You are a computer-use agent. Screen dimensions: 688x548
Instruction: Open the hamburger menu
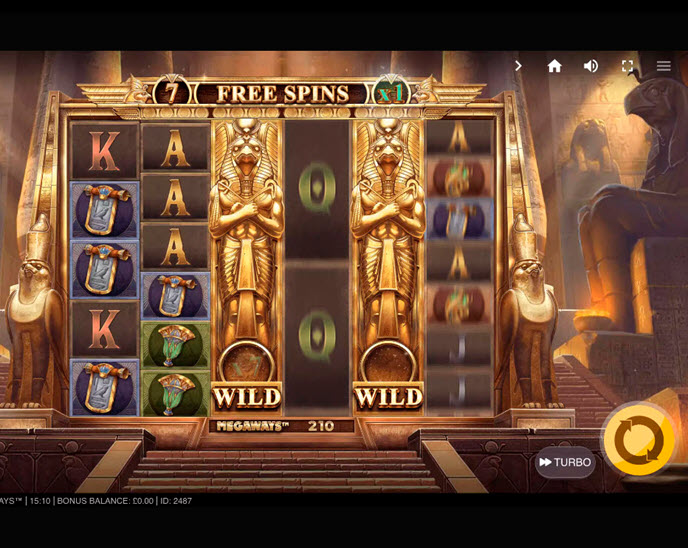click(x=663, y=66)
